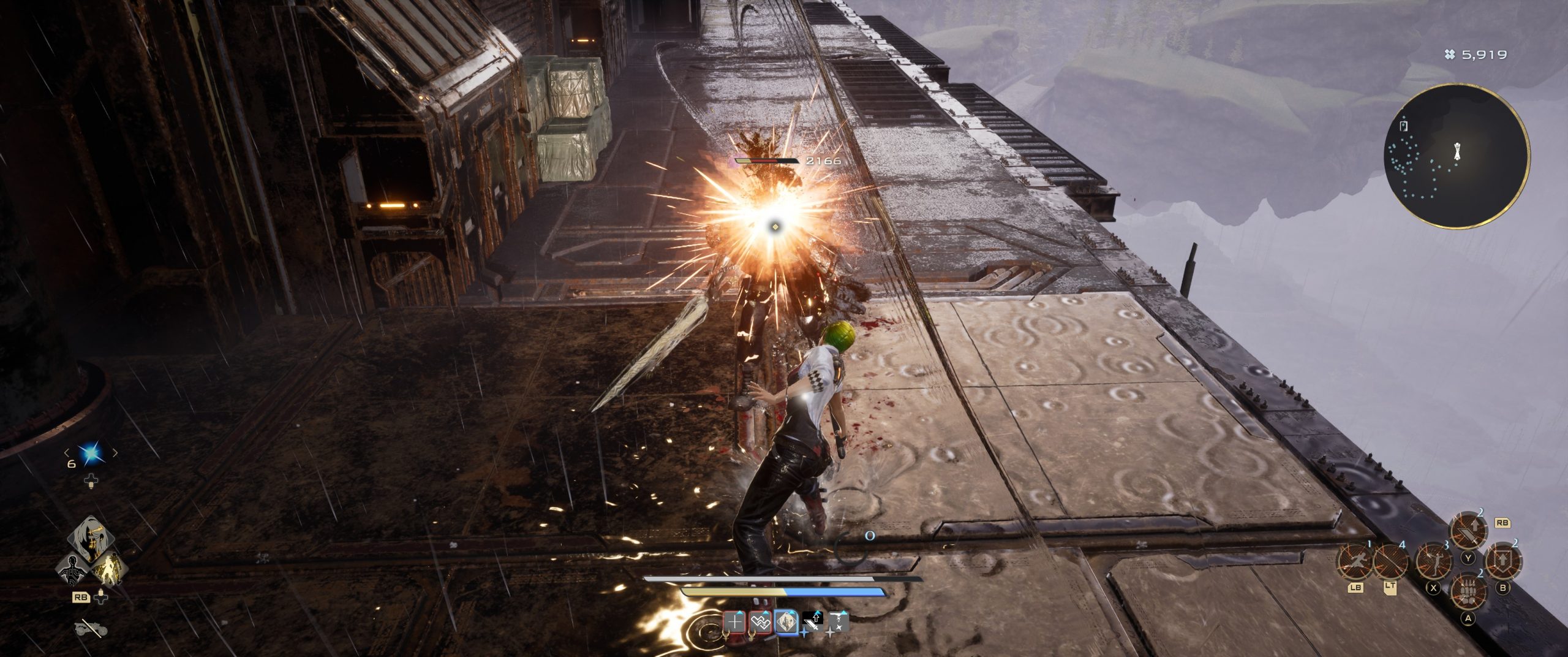This screenshot has width=1568, height=657.
Task: Open the circular minimap
Action: click(1456, 156)
